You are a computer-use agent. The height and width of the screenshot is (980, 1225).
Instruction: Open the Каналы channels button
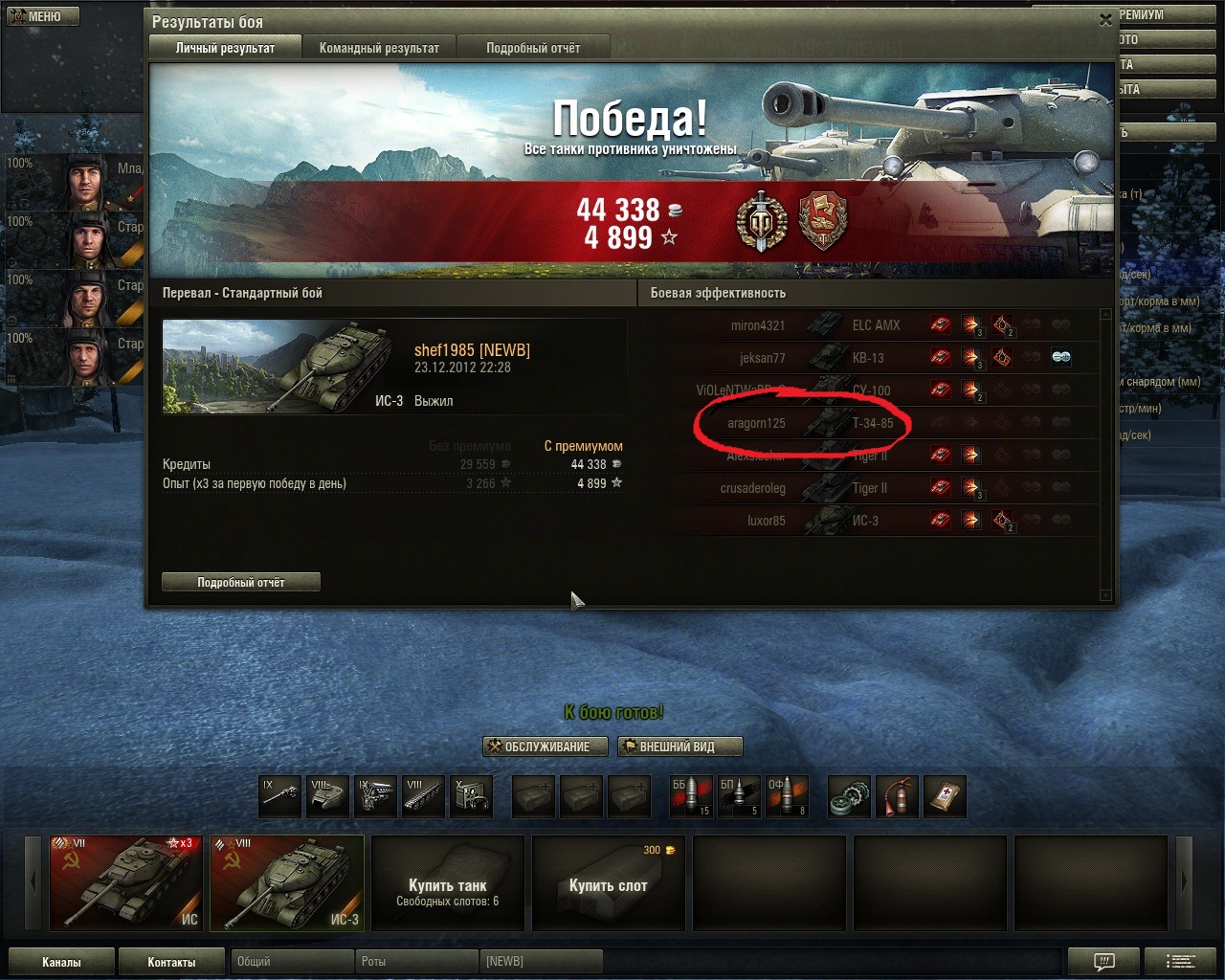pos(61,962)
